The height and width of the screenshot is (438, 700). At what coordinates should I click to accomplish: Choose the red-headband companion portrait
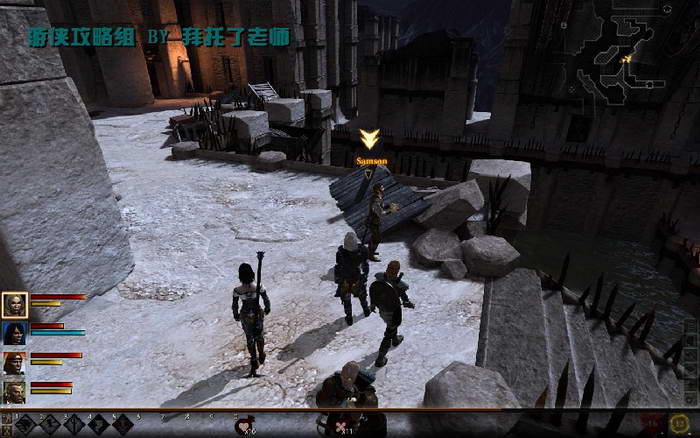click(15, 362)
